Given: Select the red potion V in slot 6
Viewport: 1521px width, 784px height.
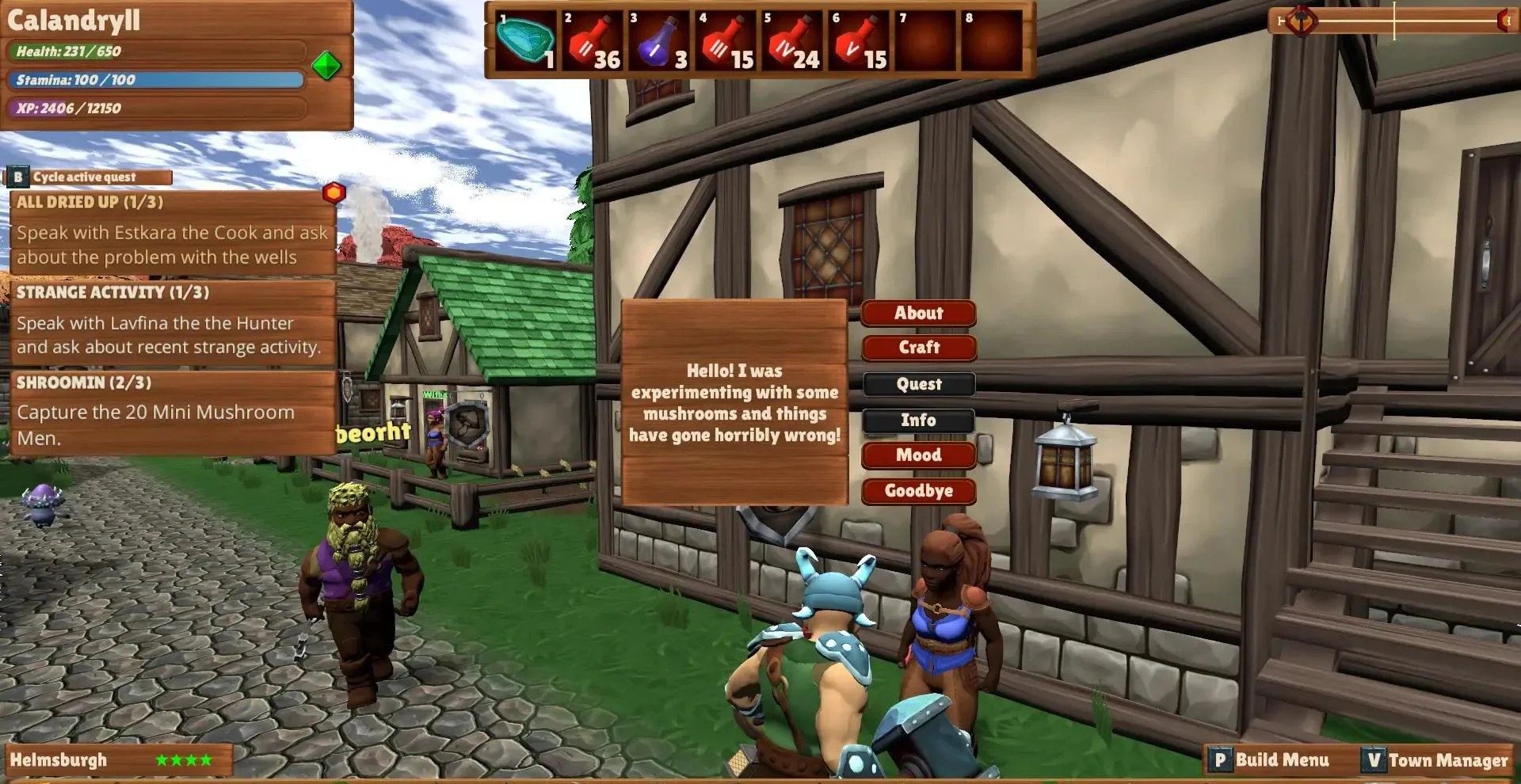Looking at the screenshot, I should click(x=860, y=41).
